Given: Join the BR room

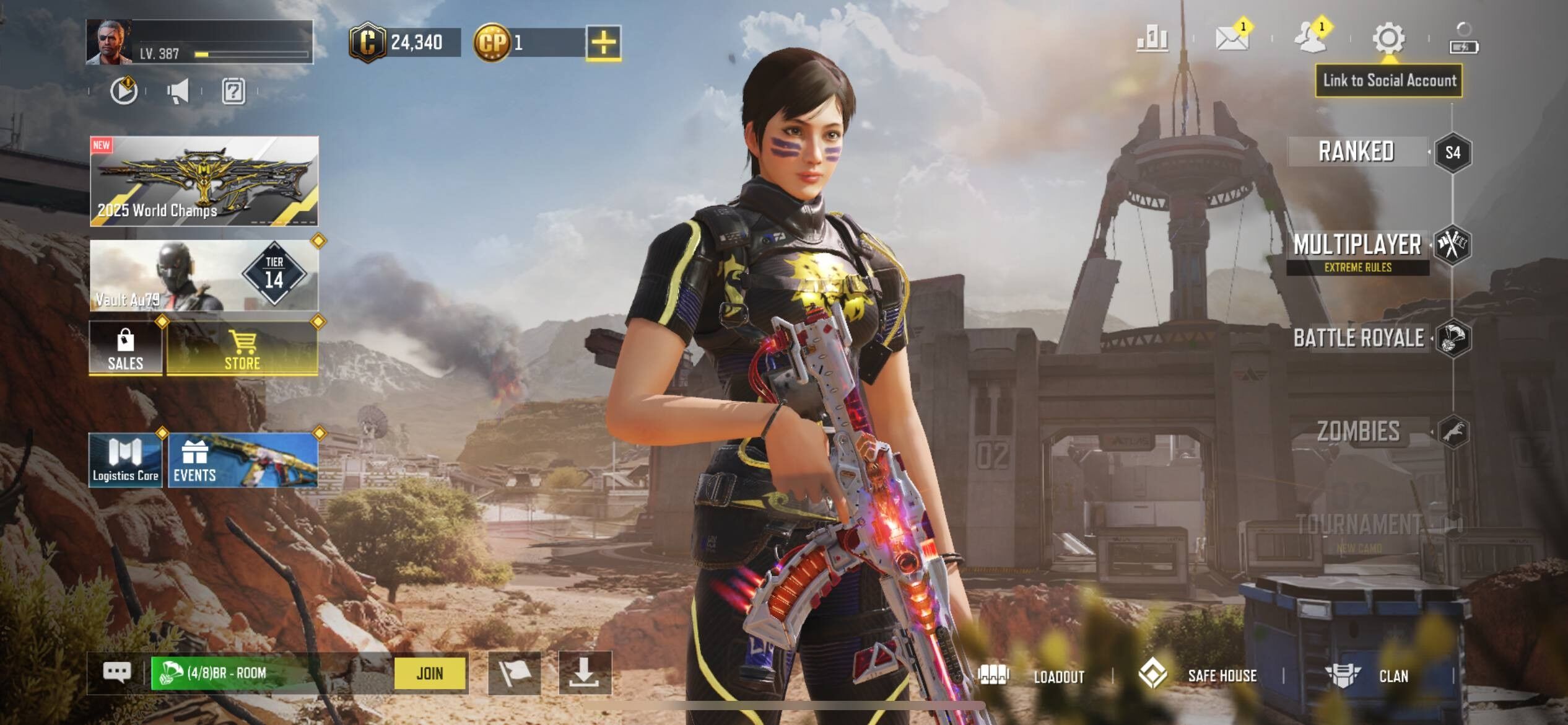Looking at the screenshot, I should (x=430, y=673).
